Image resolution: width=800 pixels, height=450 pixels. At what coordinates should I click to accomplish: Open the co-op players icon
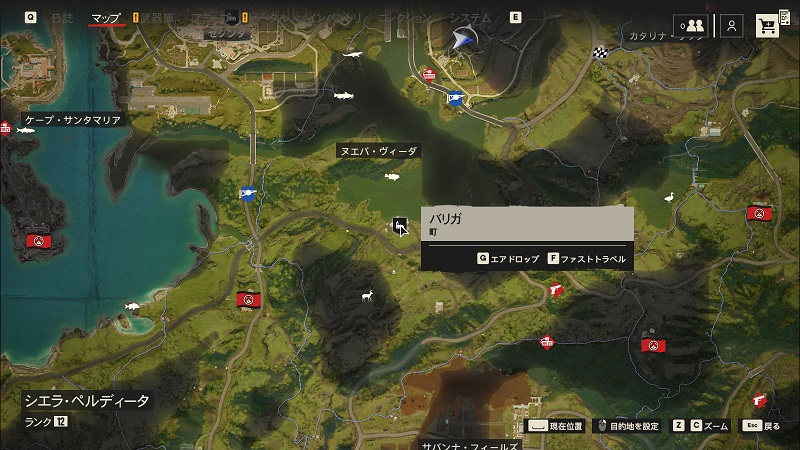(x=691, y=26)
